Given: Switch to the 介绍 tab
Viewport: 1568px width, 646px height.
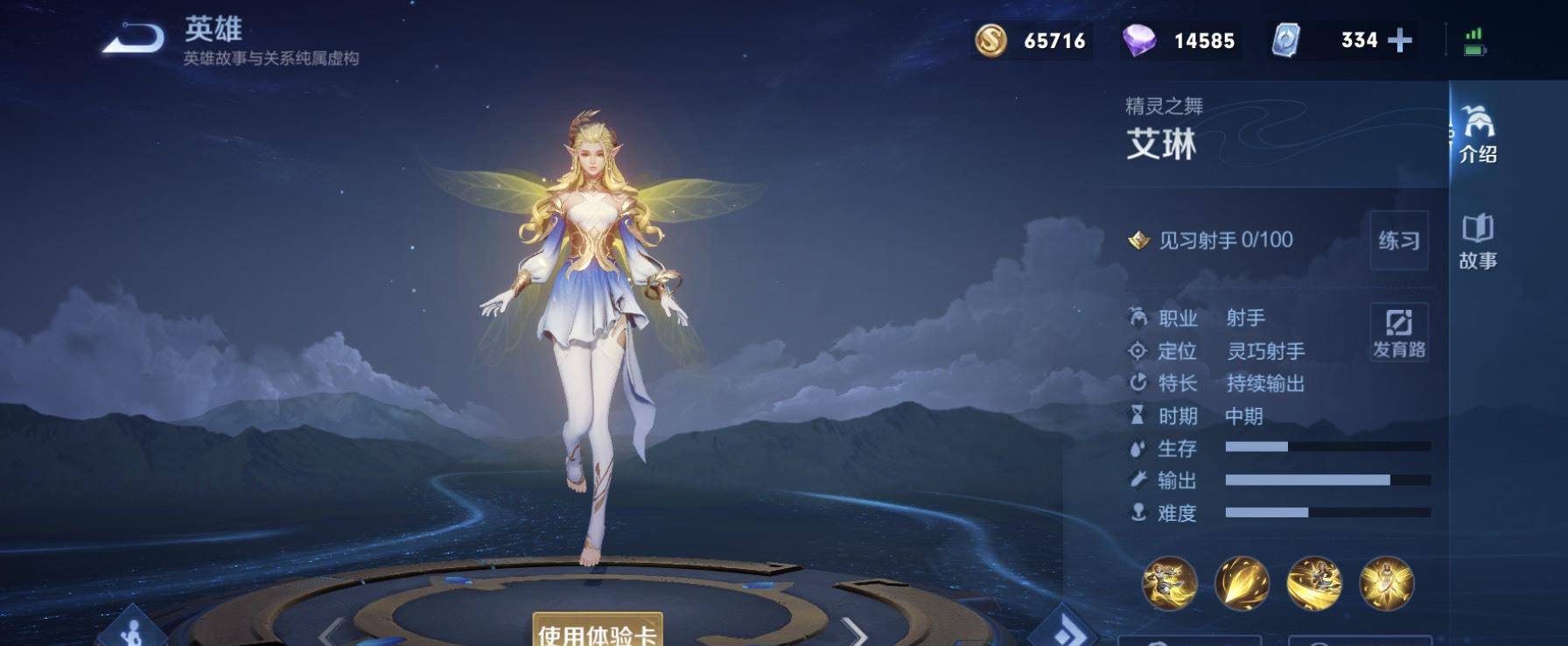Looking at the screenshot, I should point(1477,135).
